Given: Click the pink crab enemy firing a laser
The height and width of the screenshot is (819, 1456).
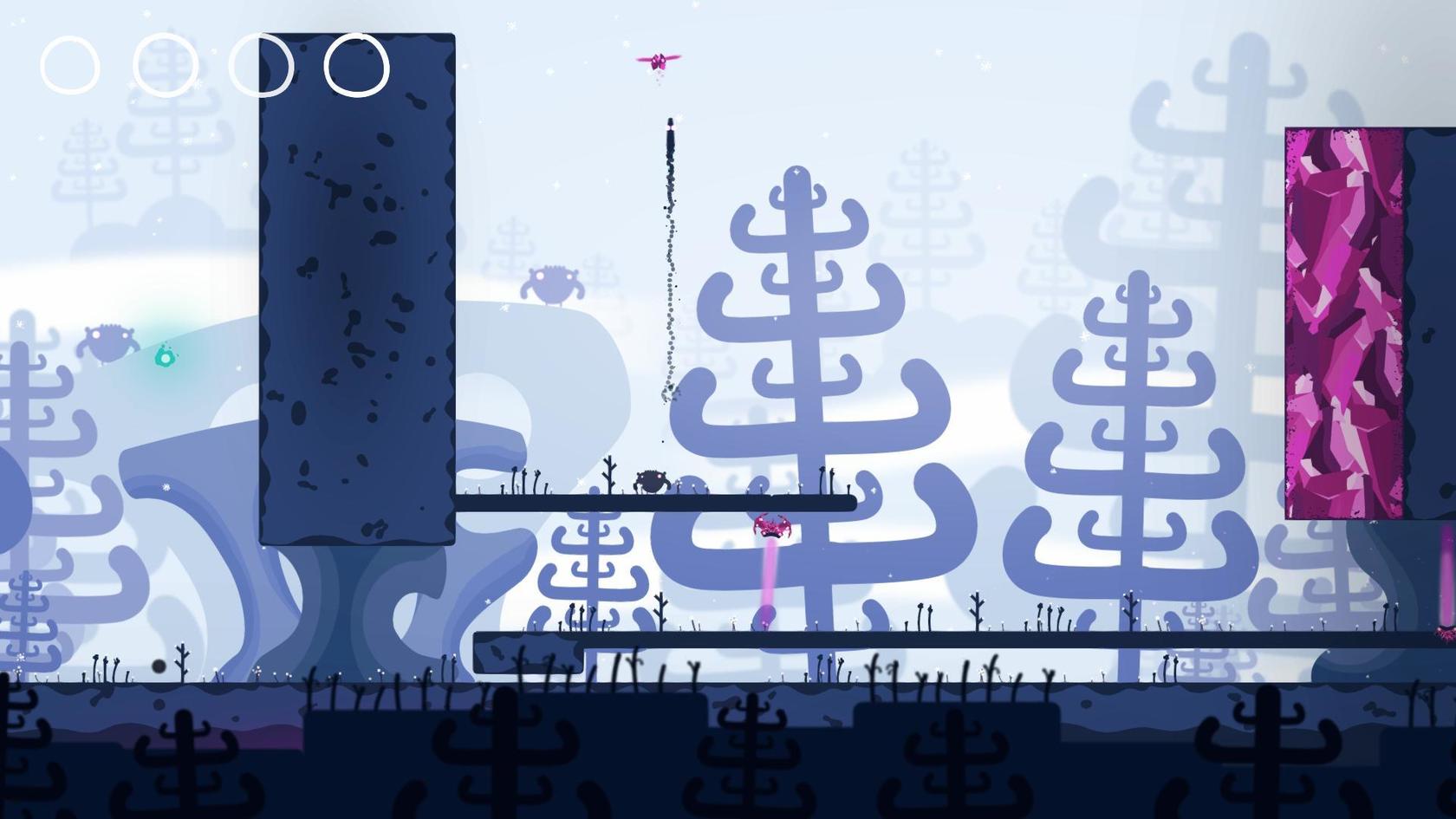Looking at the screenshot, I should (770, 527).
